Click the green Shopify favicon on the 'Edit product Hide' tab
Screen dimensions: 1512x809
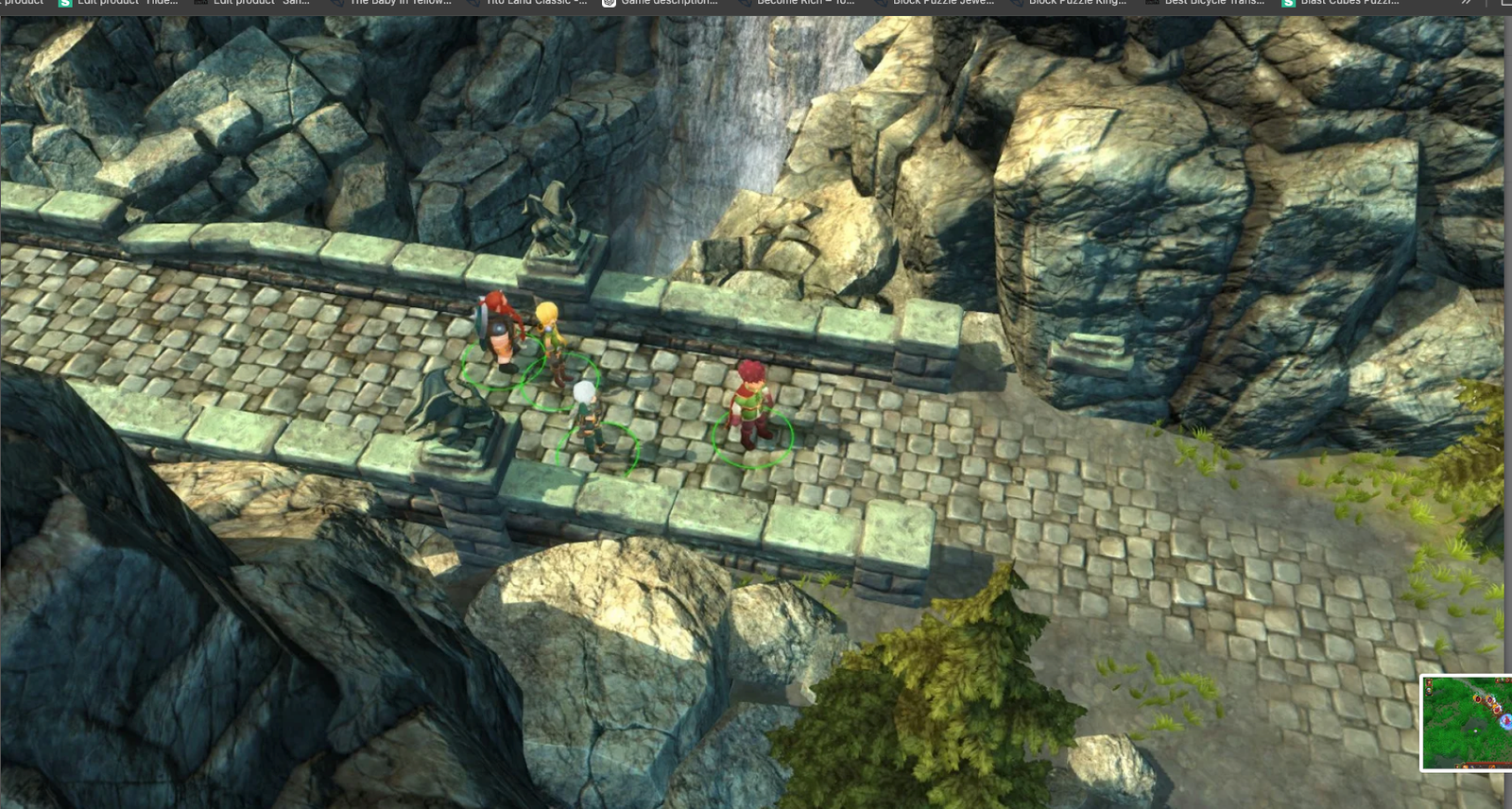65,4
